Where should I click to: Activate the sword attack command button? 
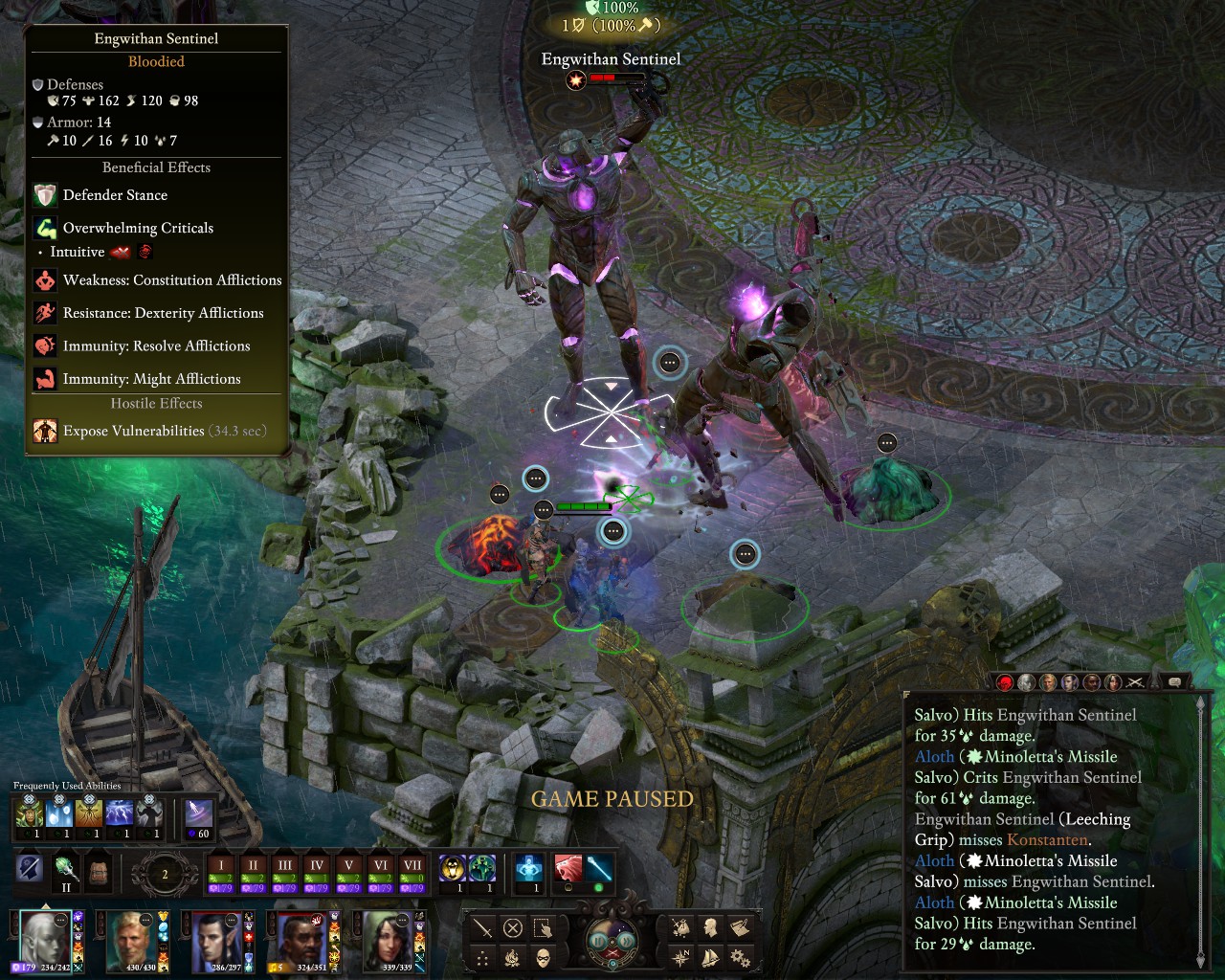pos(482,927)
